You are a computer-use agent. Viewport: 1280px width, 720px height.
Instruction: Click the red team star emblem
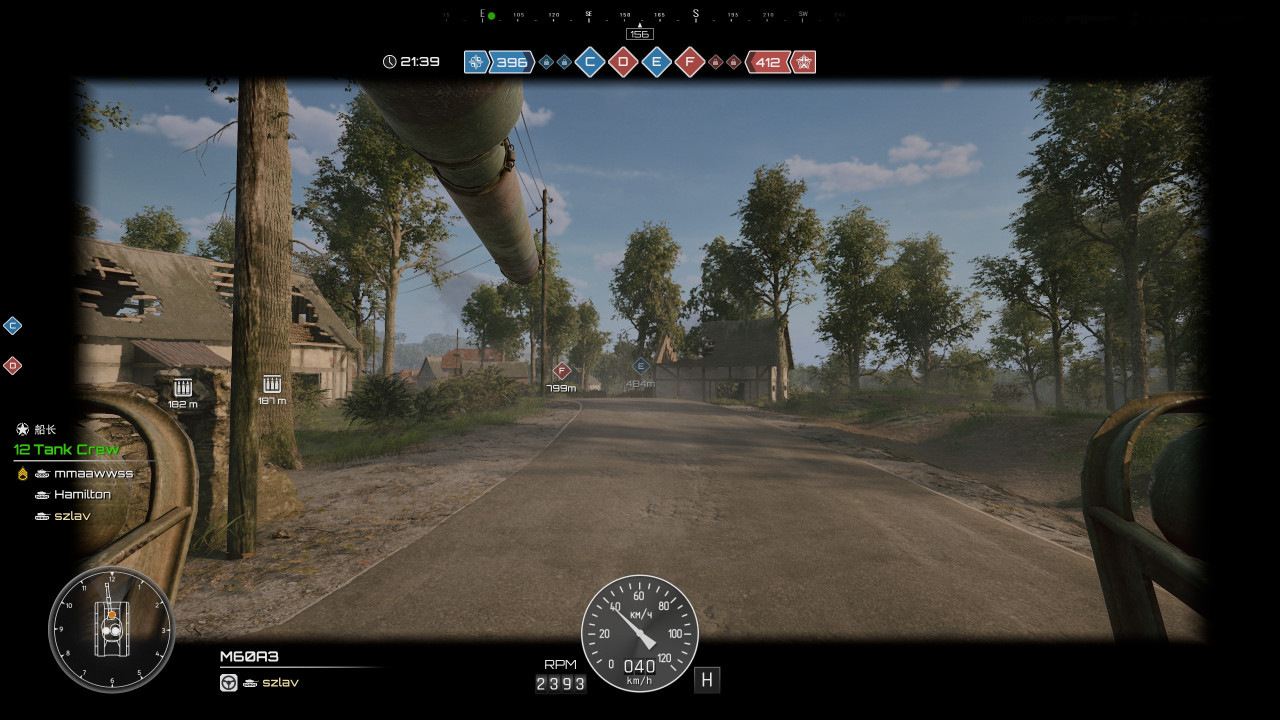tap(803, 62)
